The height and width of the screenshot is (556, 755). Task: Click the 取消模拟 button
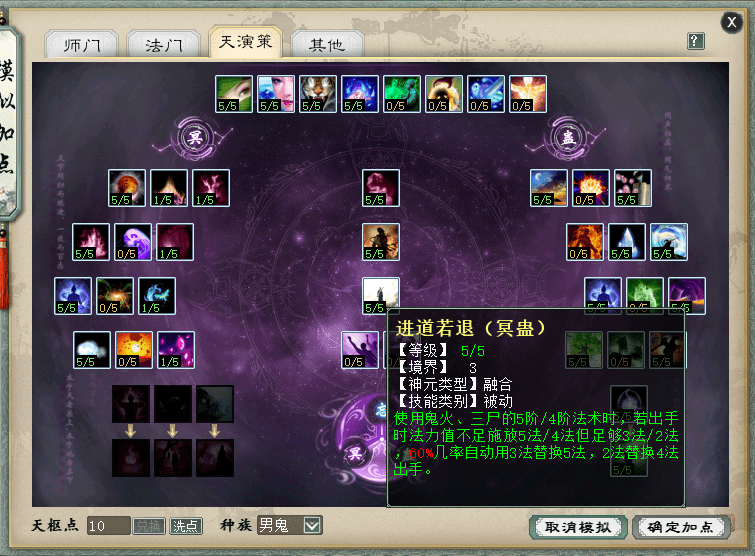tap(579, 526)
